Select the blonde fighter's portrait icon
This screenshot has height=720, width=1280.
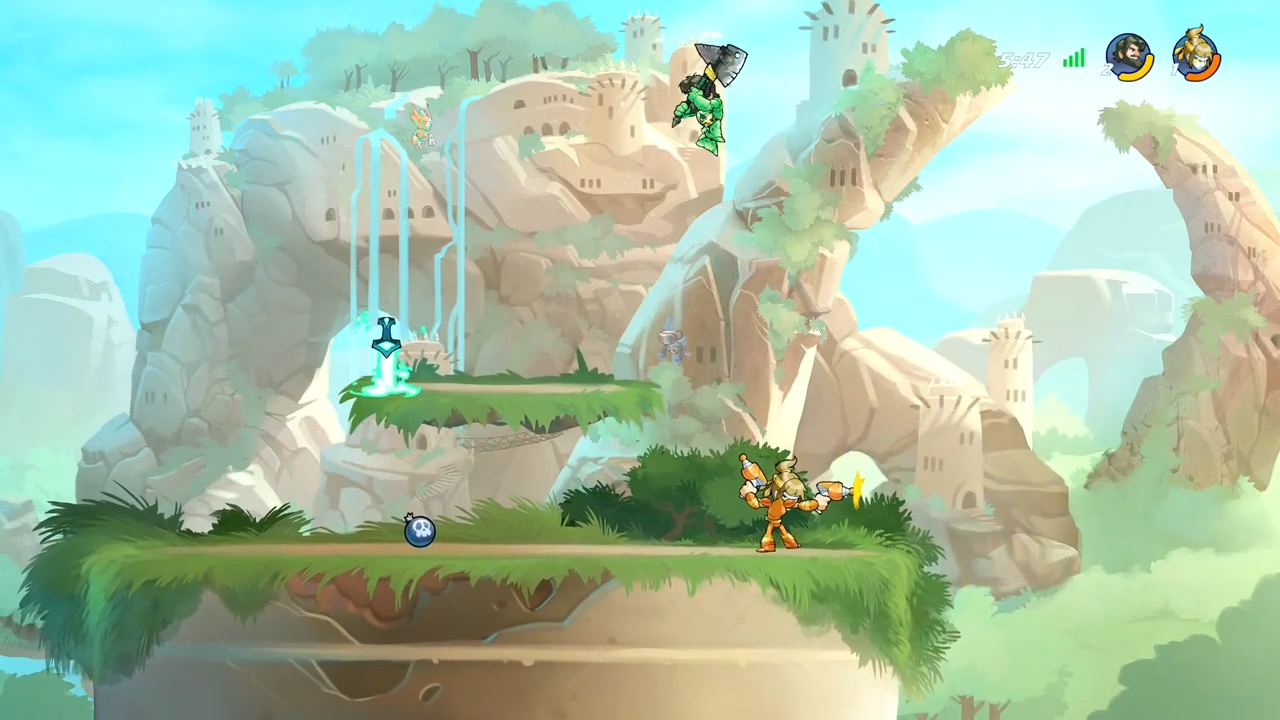[x=1195, y=52]
